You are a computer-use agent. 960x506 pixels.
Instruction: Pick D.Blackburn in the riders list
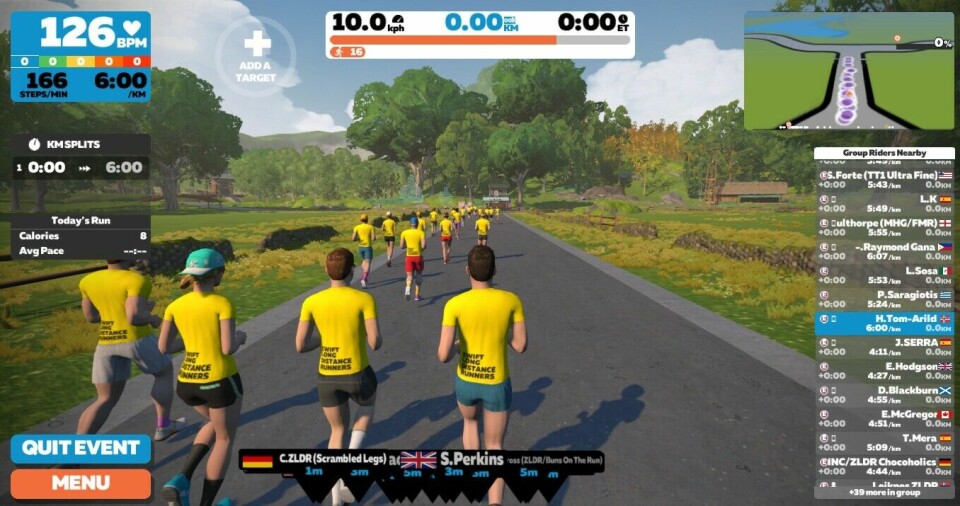(x=884, y=395)
